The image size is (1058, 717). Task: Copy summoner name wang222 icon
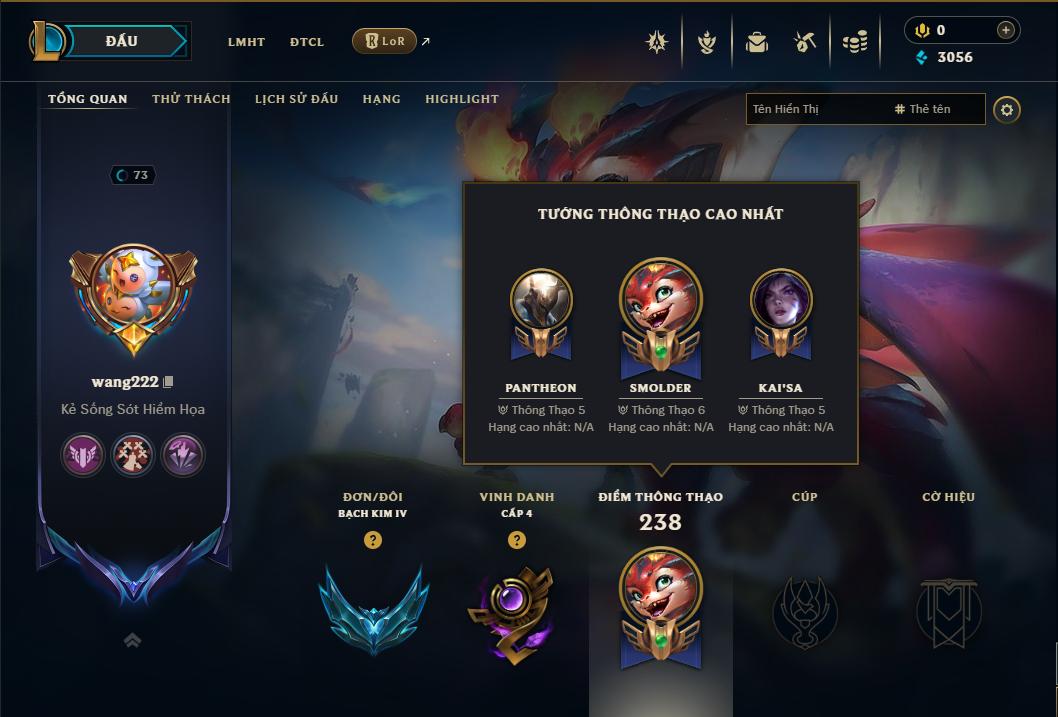(x=169, y=382)
